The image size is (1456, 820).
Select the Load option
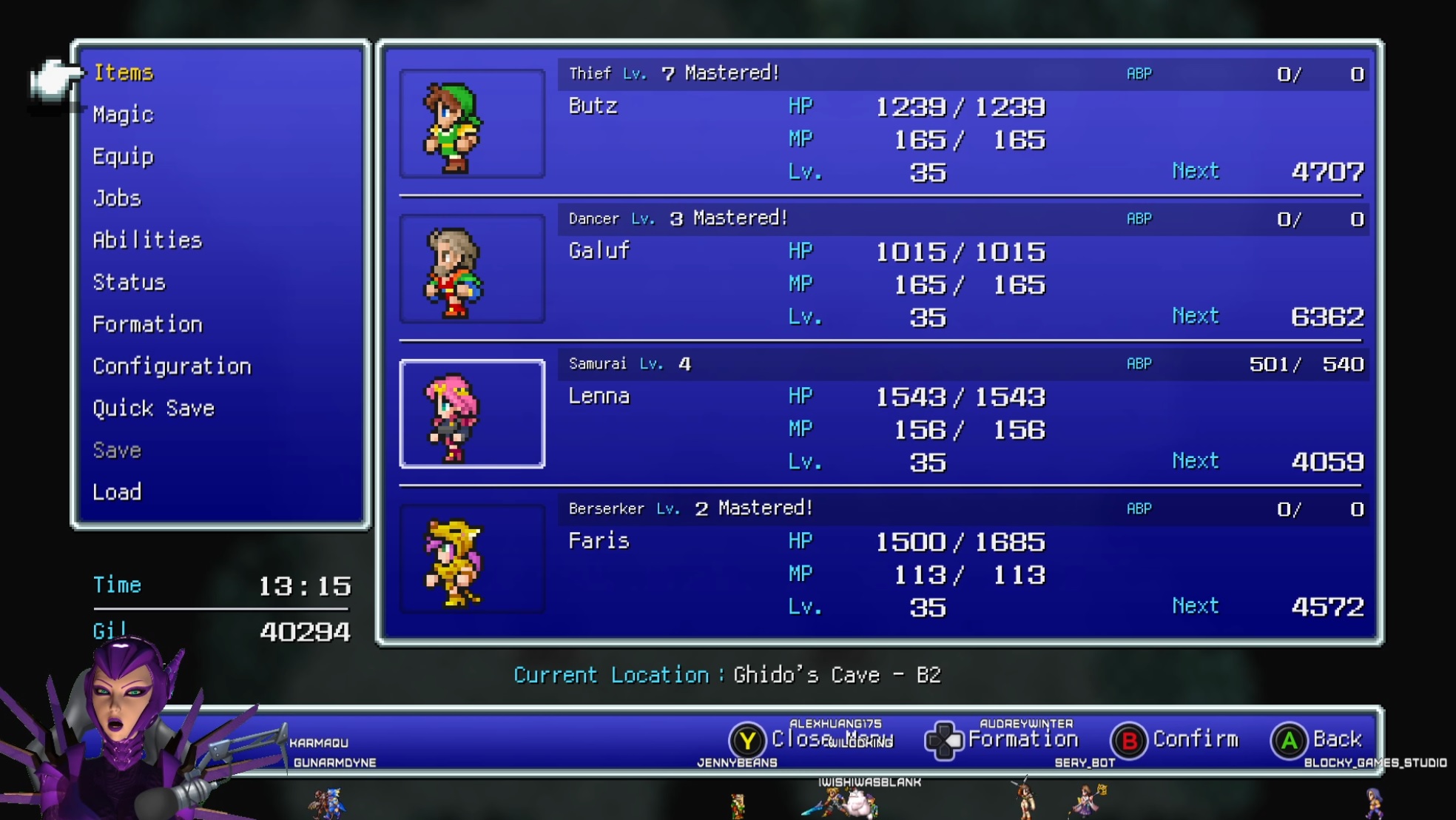click(x=117, y=492)
